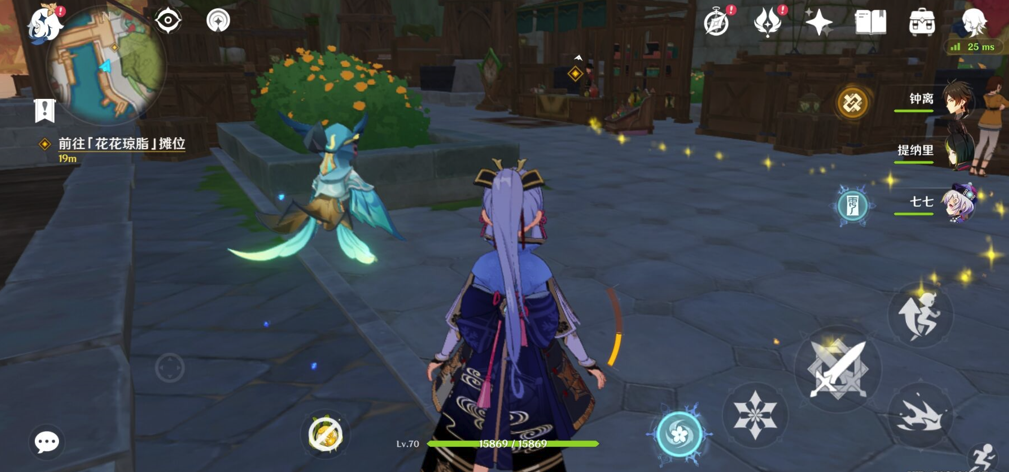Open the wish star icon
This screenshot has height=472, width=1009.
819,22
